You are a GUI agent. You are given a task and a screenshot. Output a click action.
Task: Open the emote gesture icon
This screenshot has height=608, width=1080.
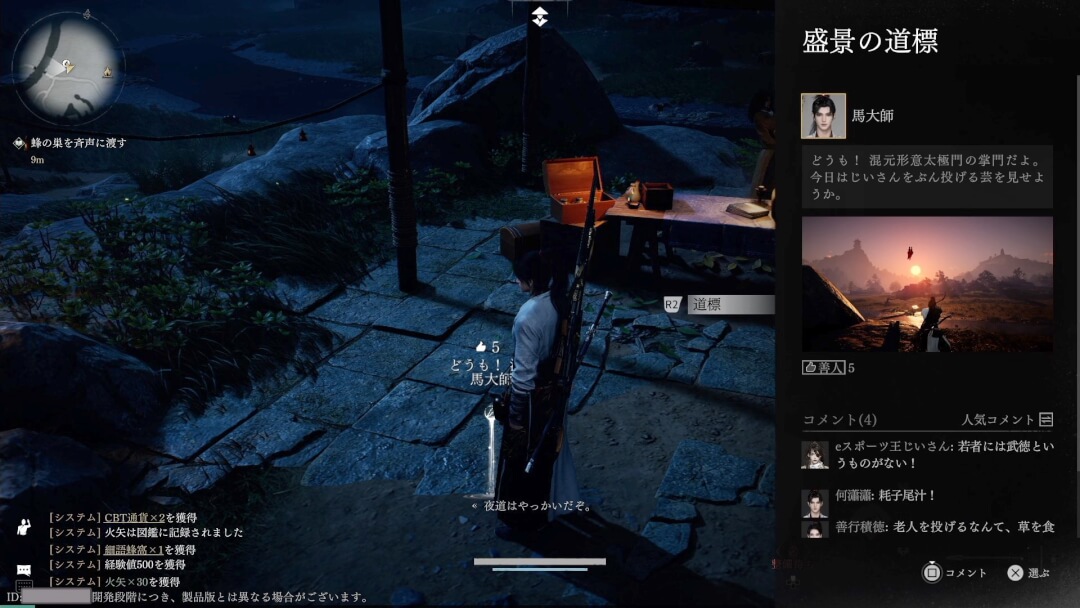(x=24, y=527)
